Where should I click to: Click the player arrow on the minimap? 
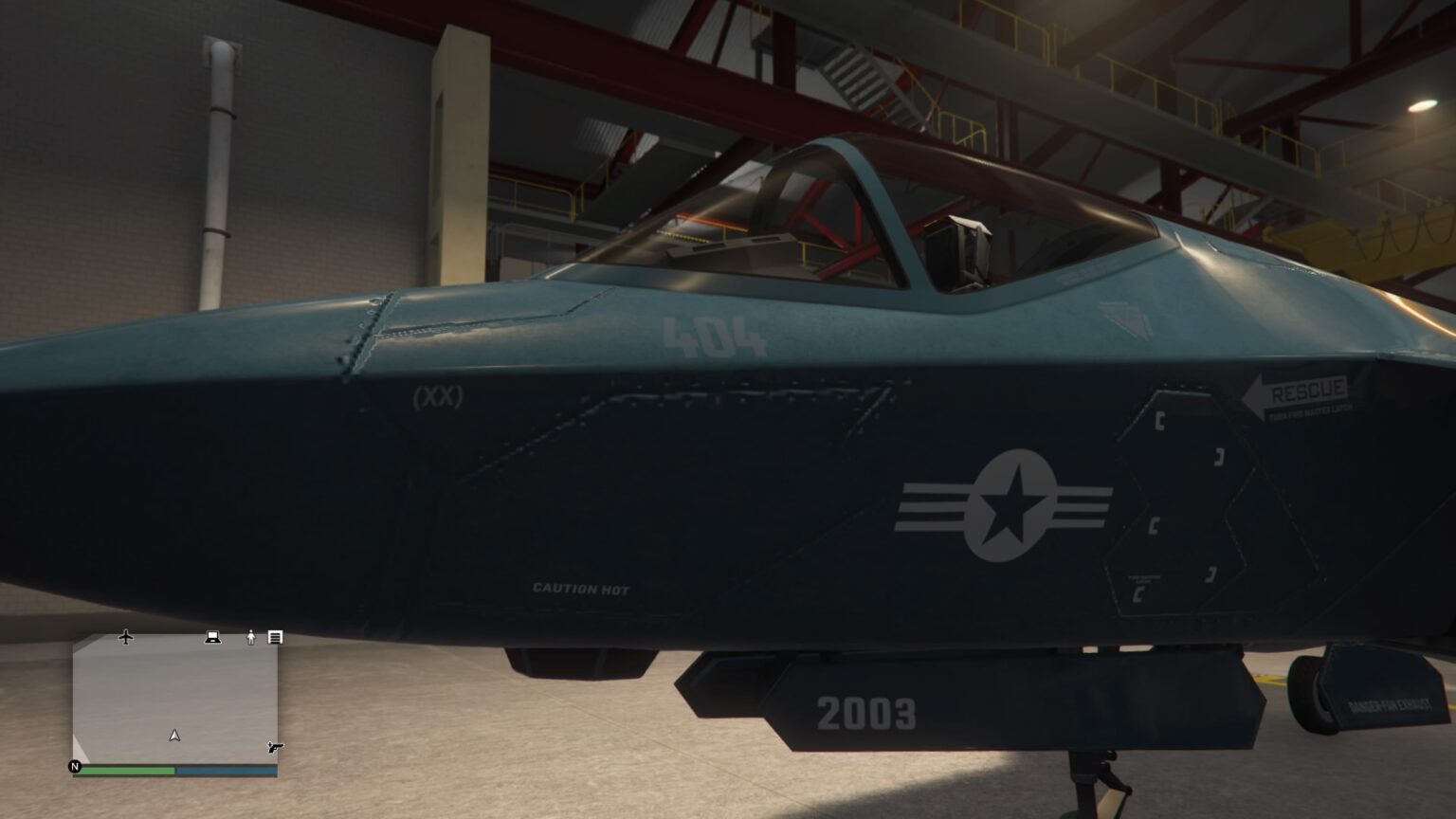click(174, 735)
